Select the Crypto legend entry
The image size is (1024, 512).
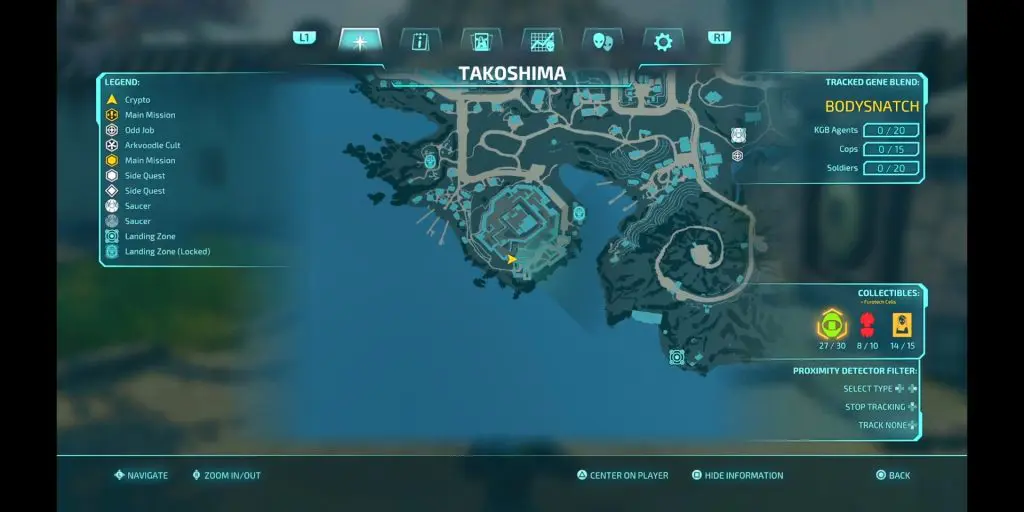(137, 100)
